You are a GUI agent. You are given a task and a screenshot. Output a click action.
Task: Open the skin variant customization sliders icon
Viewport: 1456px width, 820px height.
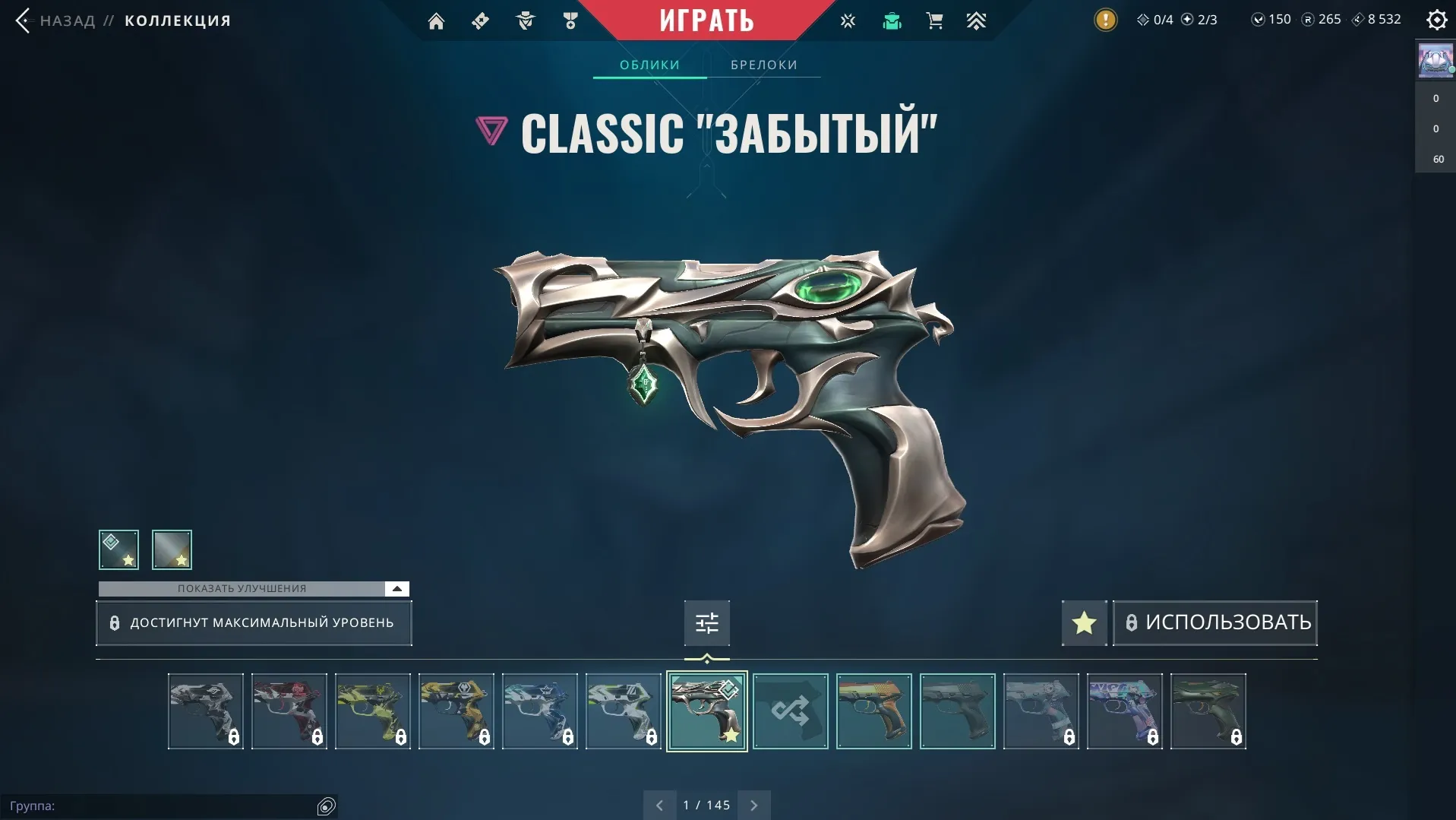tap(706, 622)
